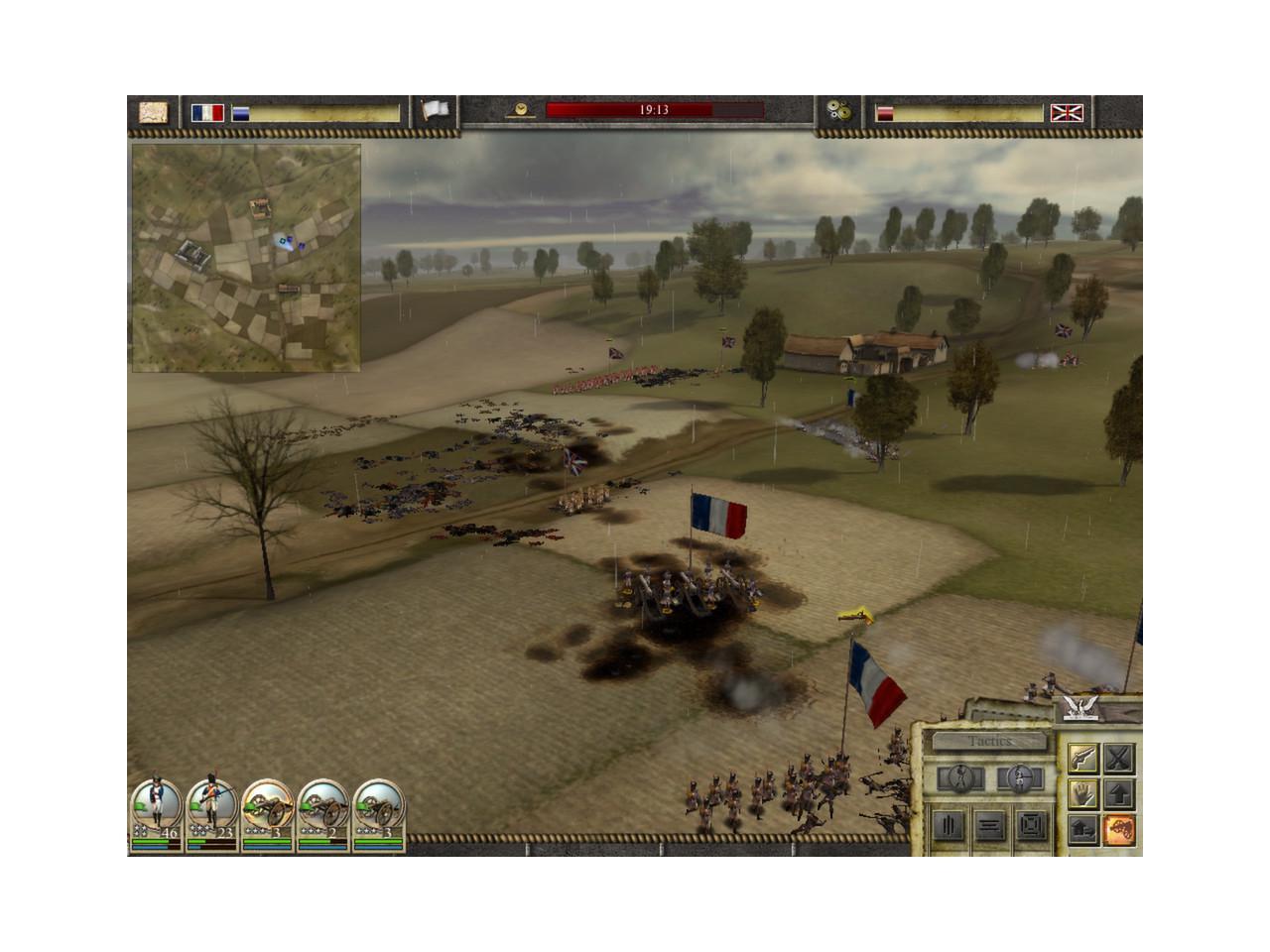This screenshot has height=952, width=1270.
Task: Click the white surrender flag button
Action: 435,111
